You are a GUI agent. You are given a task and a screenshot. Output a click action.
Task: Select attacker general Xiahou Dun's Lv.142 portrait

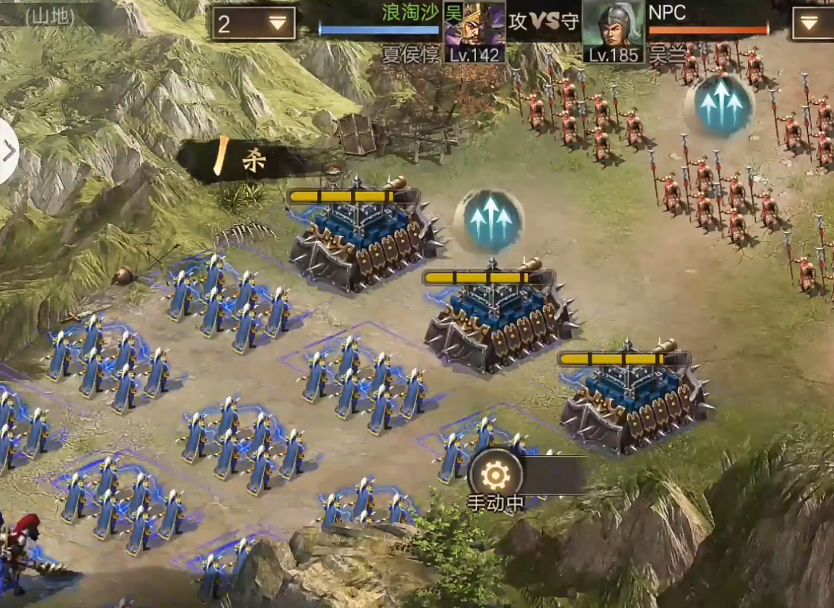pyautogui.click(x=473, y=31)
